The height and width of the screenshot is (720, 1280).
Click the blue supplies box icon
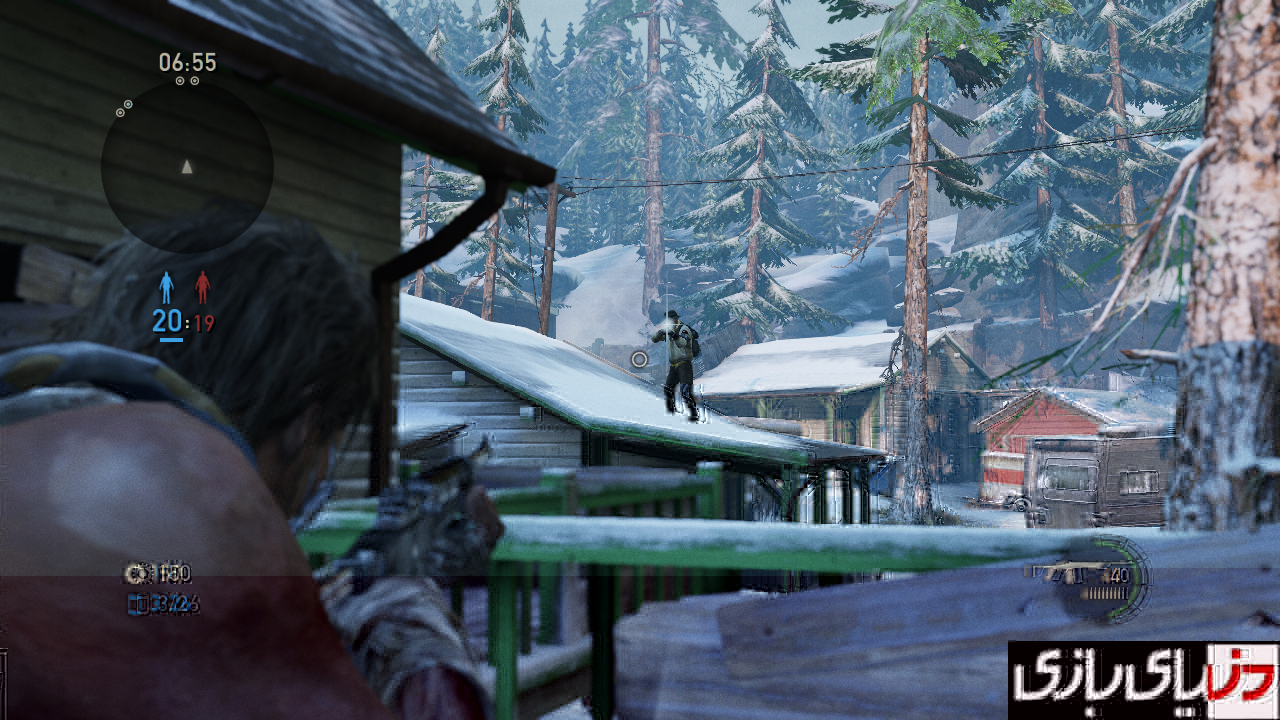136,603
